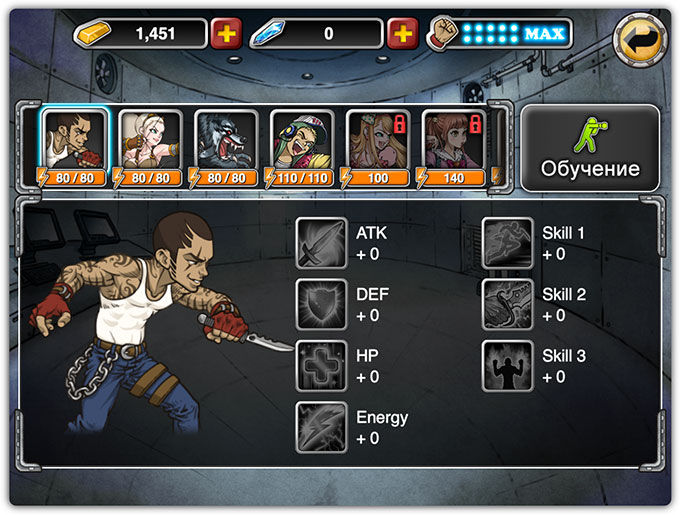
Task: Choose the locked brown-haired girl portrait
Action: (x=453, y=142)
